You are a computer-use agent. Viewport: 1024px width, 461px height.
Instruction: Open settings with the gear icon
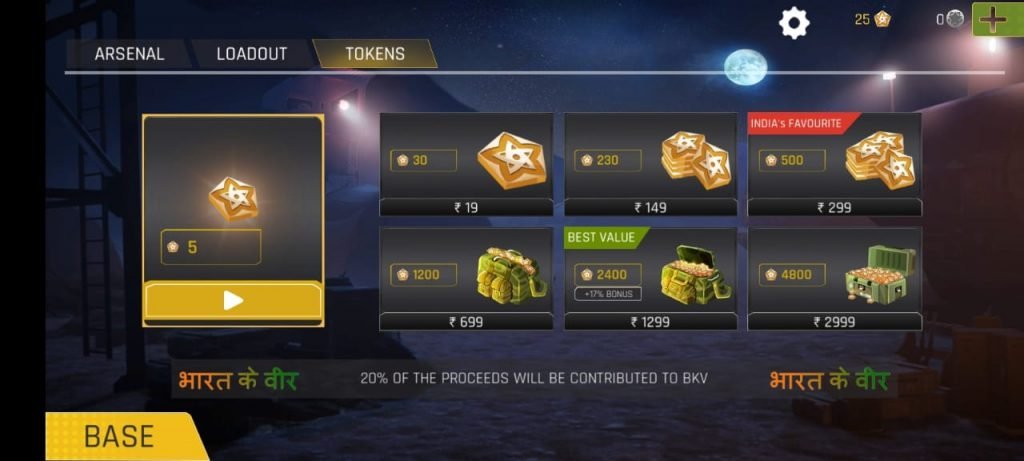coord(794,22)
